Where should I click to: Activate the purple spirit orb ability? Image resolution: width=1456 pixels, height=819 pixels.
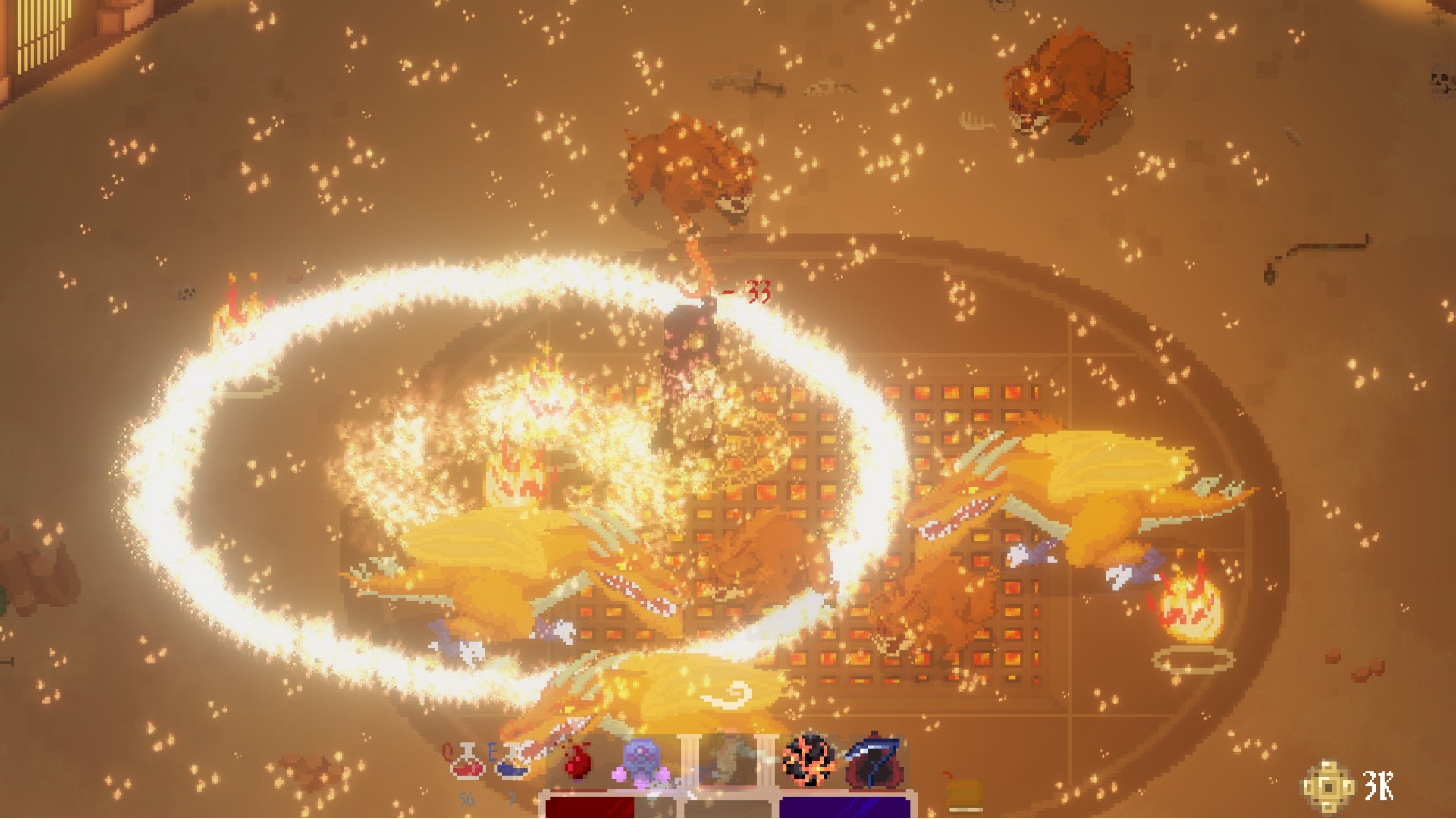[645, 761]
